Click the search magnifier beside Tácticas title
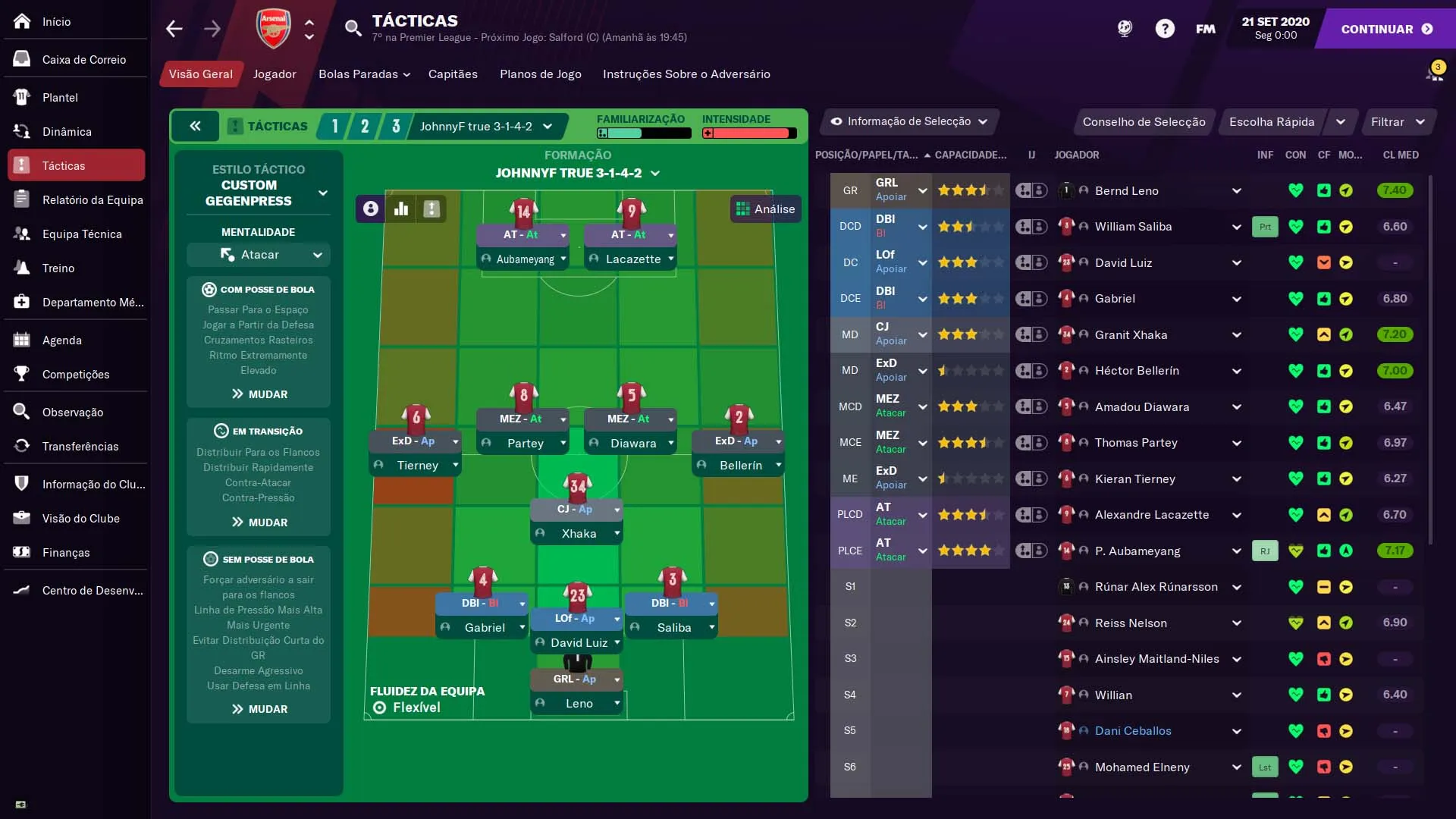The width and height of the screenshot is (1456, 819). point(353,27)
